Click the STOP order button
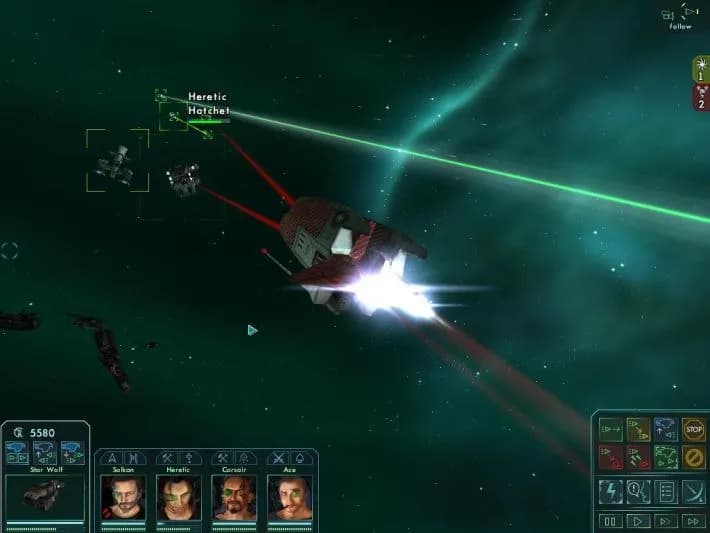The height and width of the screenshot is (533, 710). 693,430
